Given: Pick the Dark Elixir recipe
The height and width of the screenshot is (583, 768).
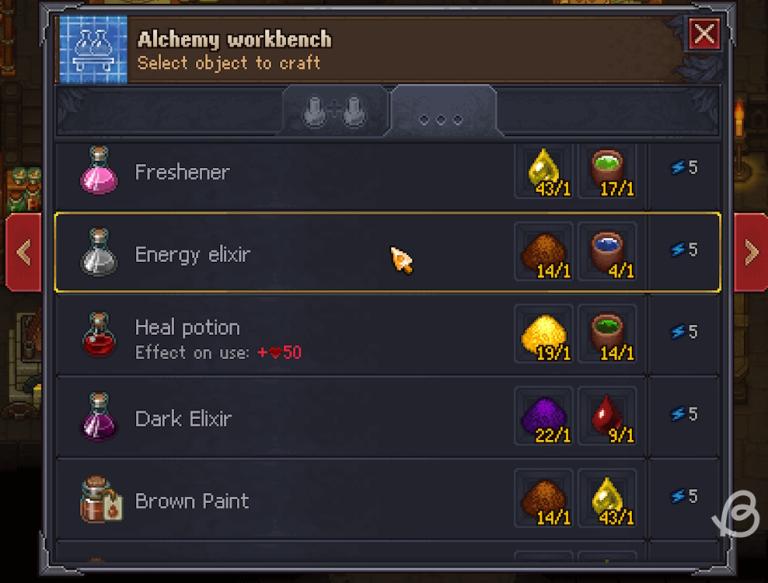Looking at the screenshot, I should pos(300,418).
